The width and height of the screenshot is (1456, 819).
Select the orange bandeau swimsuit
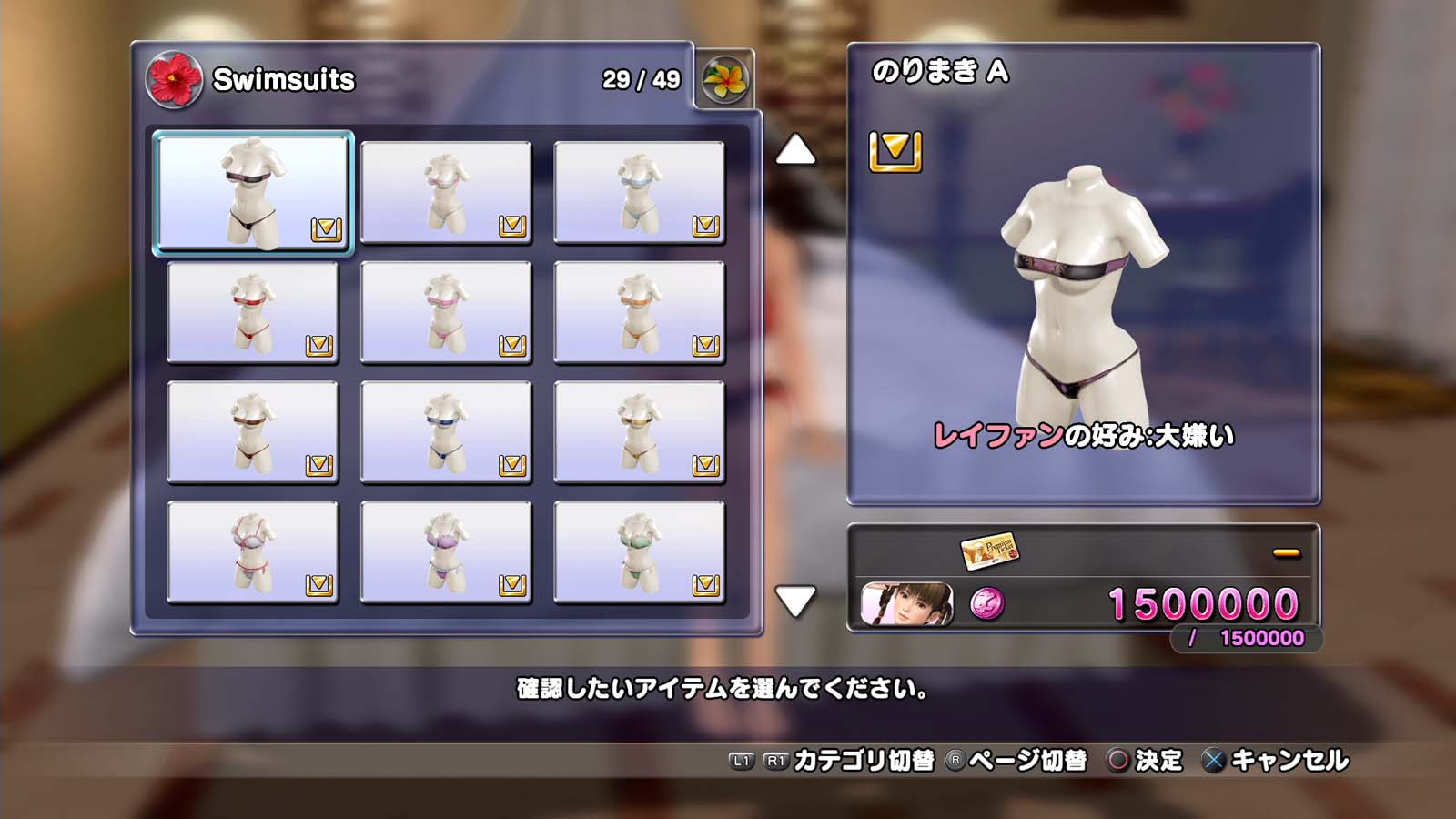[639, 312]
